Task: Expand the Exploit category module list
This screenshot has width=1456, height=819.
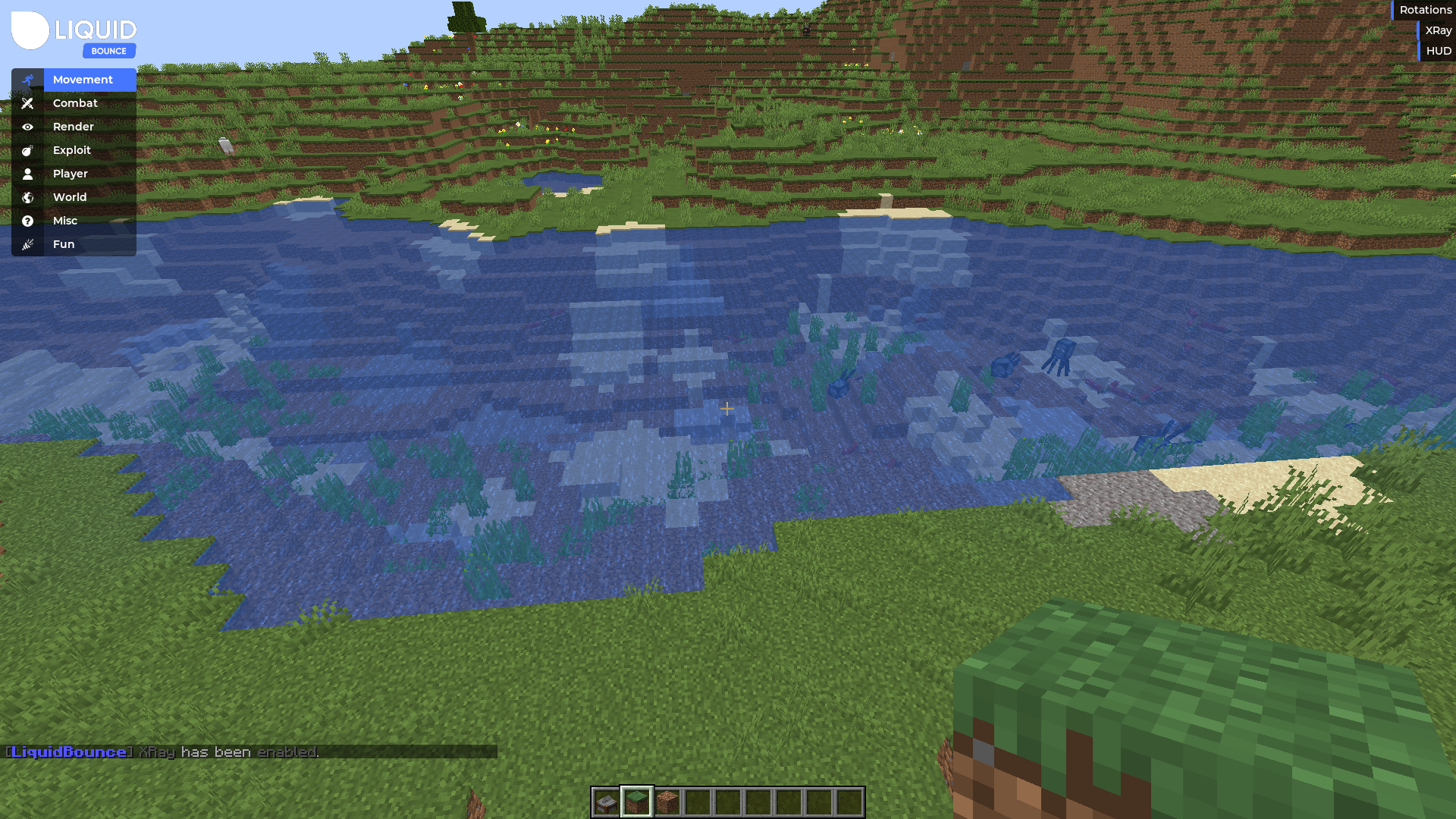Action: point(71,150)
